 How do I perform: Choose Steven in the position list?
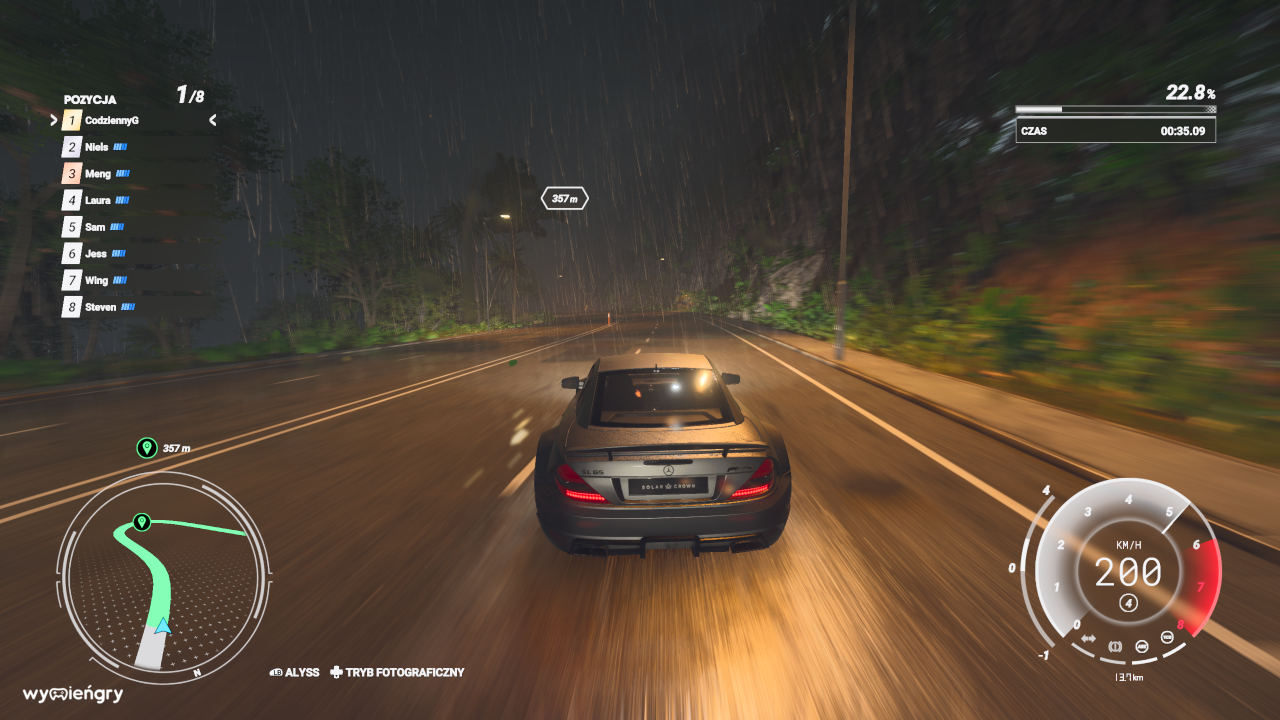[x=100, y=307]
